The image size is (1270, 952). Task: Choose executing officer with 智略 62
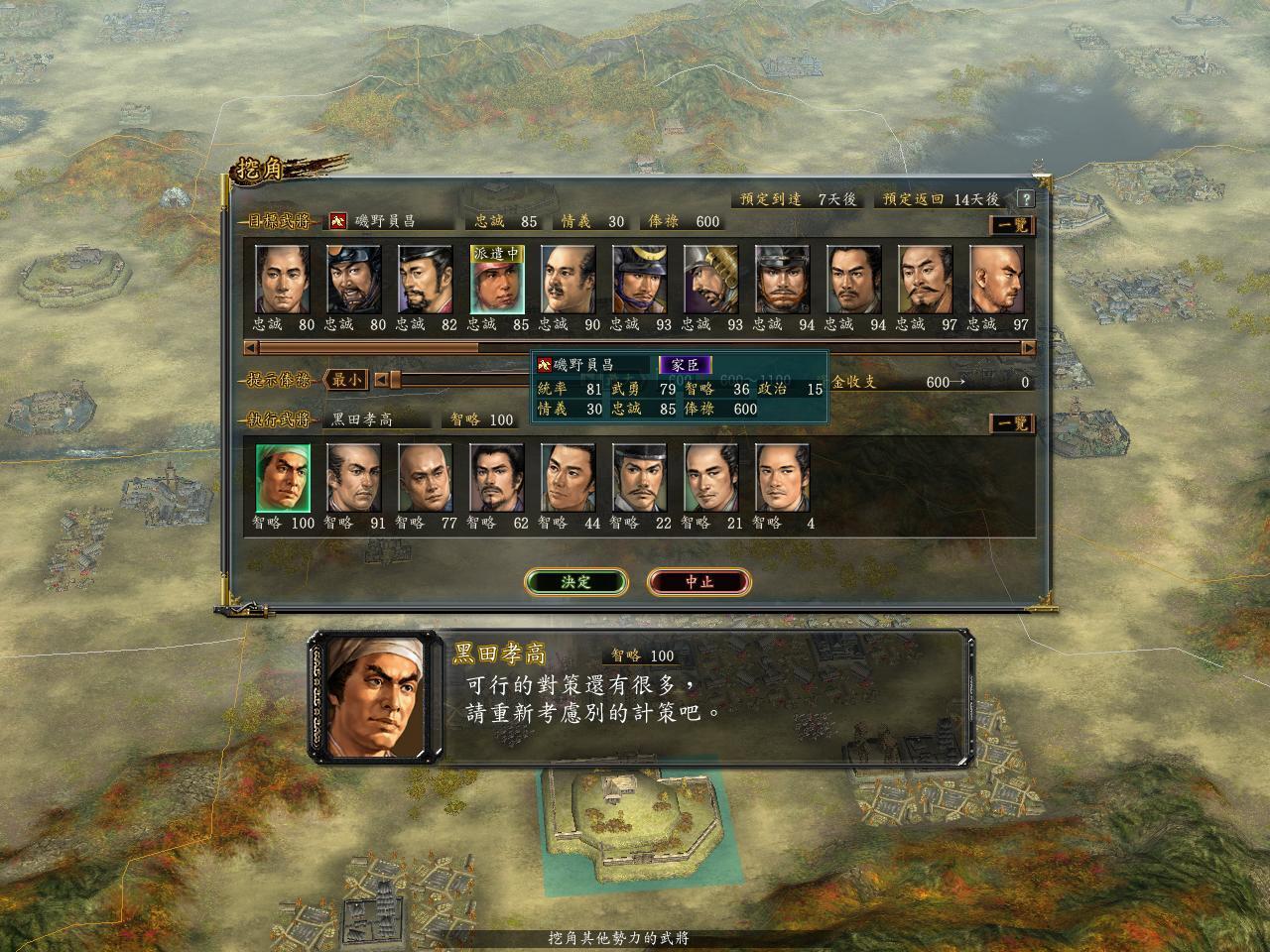click(x=497, y=478)
